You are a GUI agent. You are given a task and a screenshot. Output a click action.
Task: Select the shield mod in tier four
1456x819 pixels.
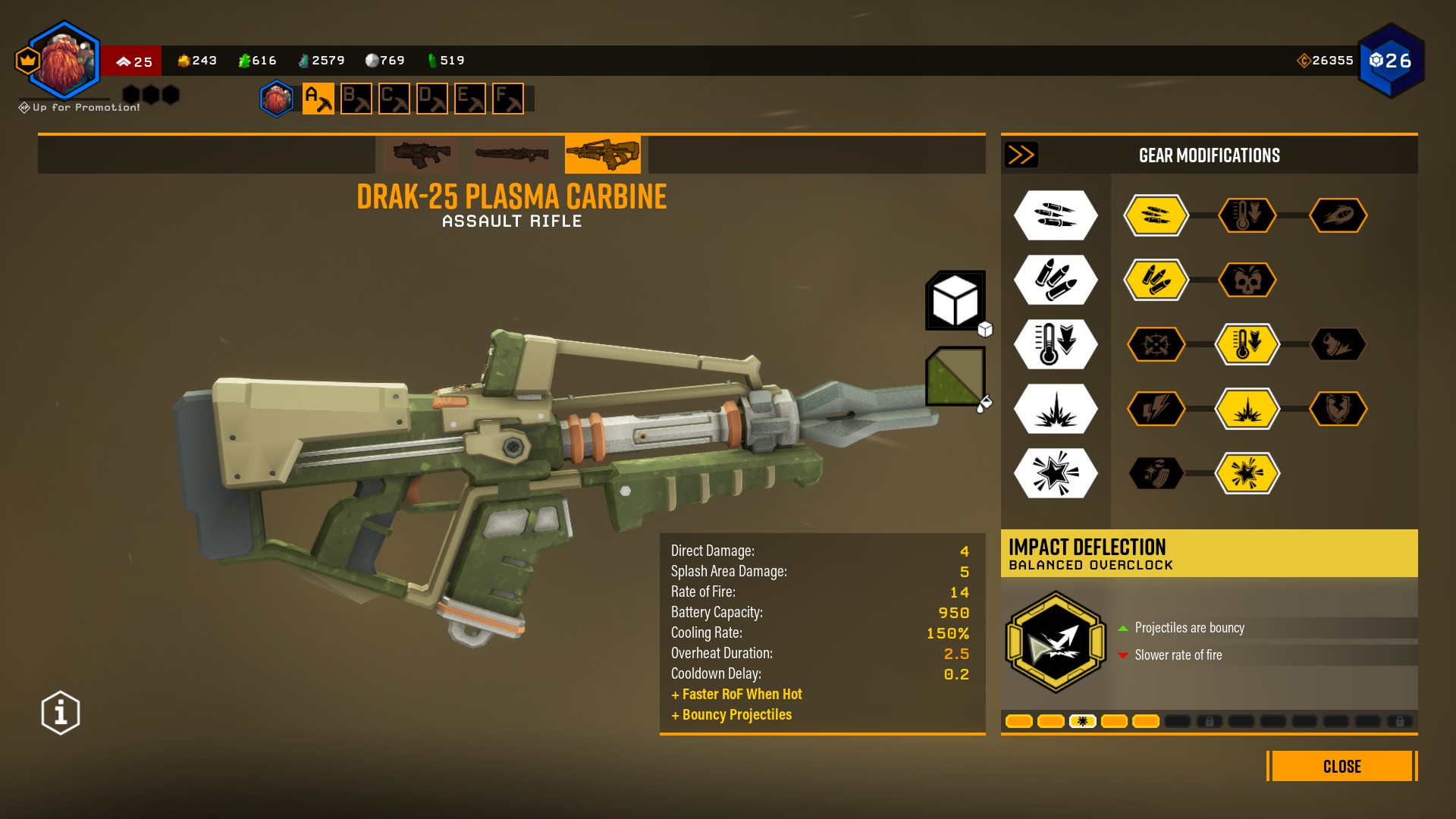click(x=1338, y=409)
